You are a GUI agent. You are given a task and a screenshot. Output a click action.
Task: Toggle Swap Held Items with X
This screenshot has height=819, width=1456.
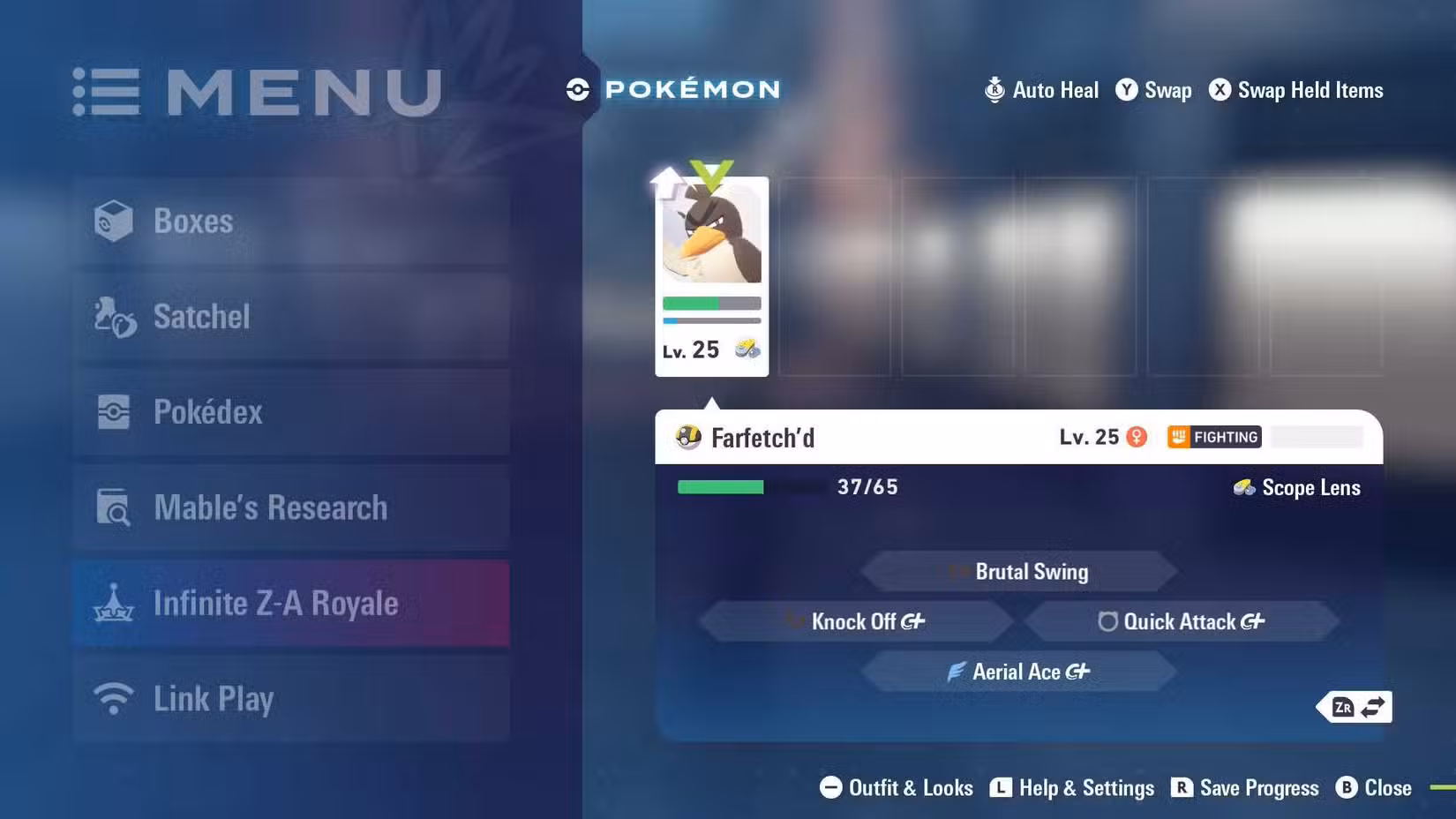pyautogui.click(x=1220, y=90)
